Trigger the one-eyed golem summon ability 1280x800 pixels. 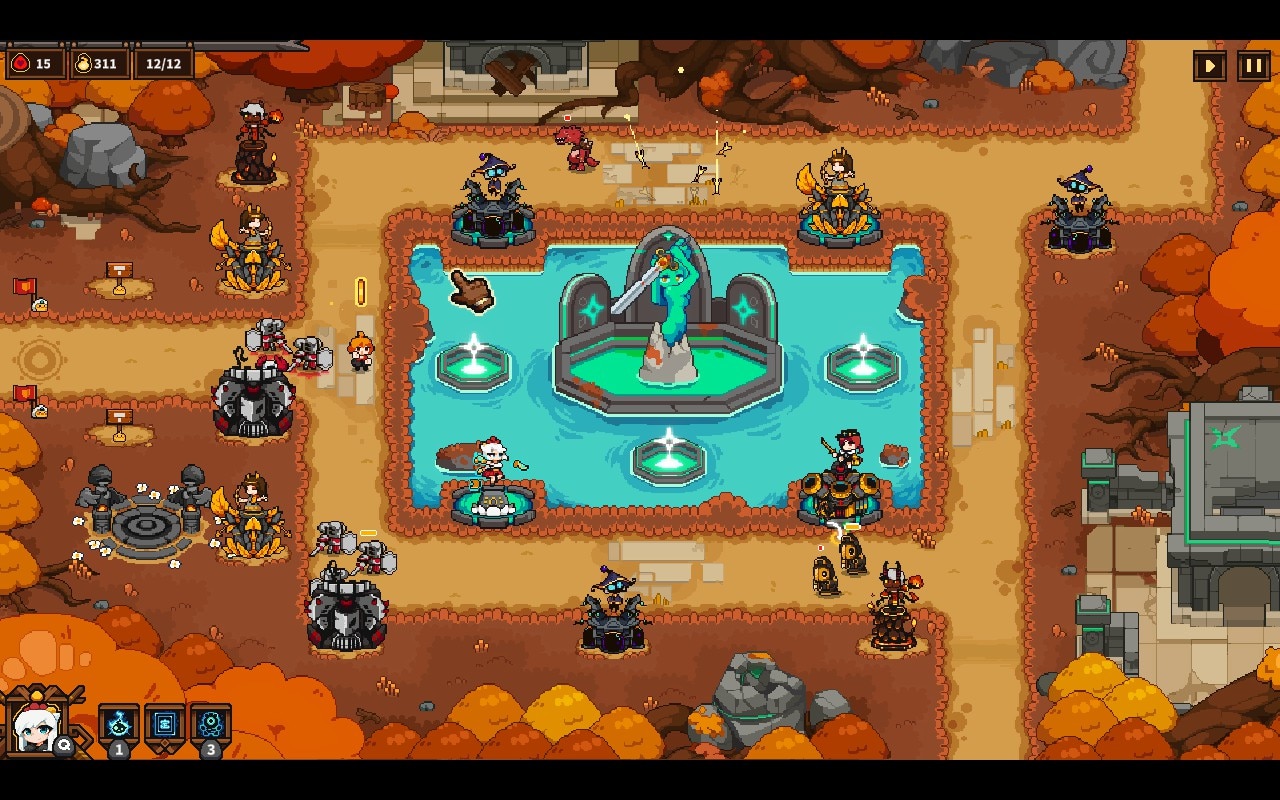tap(211, 723)
